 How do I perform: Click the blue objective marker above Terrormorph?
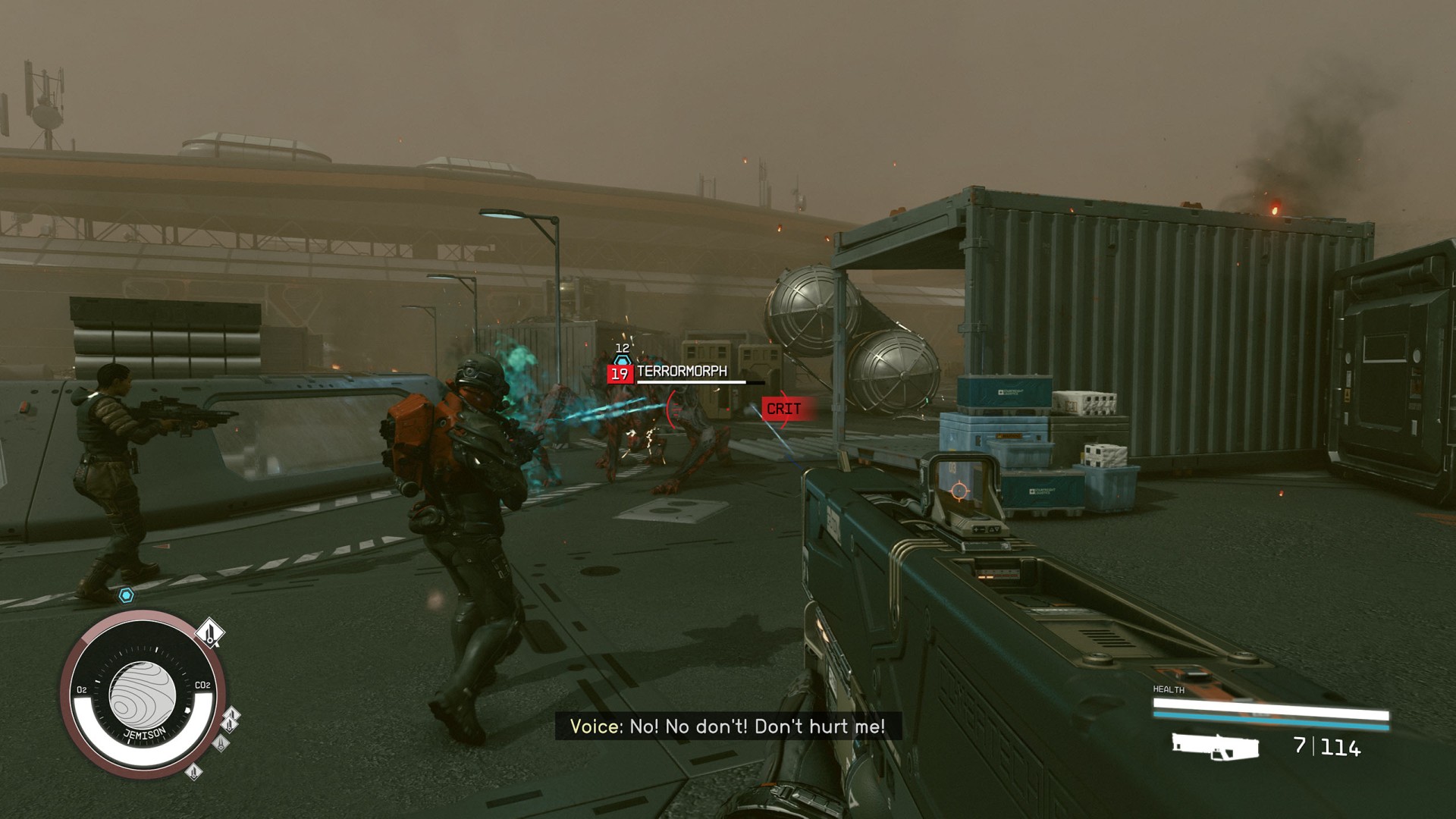(622, 359)
